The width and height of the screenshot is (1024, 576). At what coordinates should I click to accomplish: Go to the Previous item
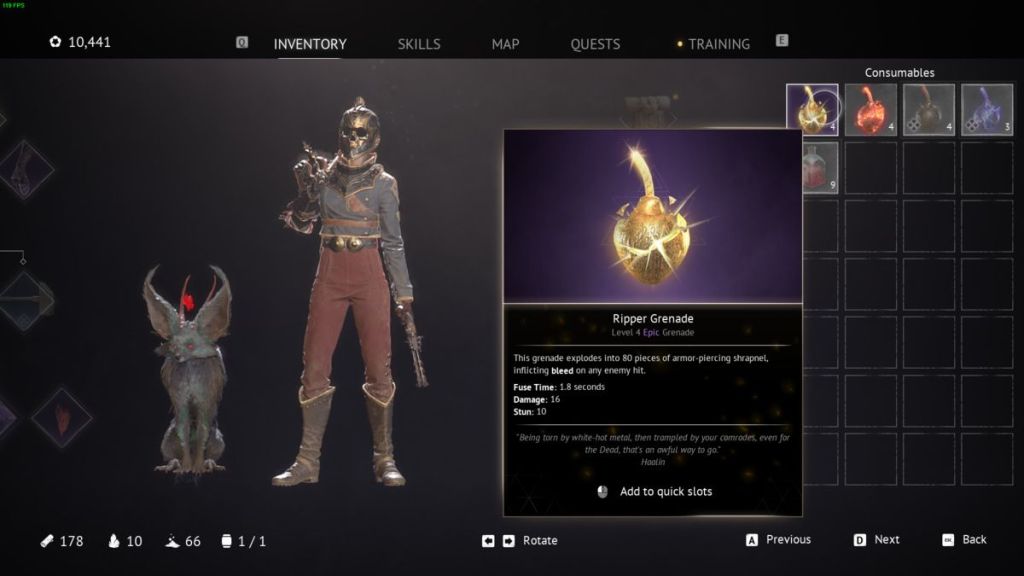[x=787, y=540]
